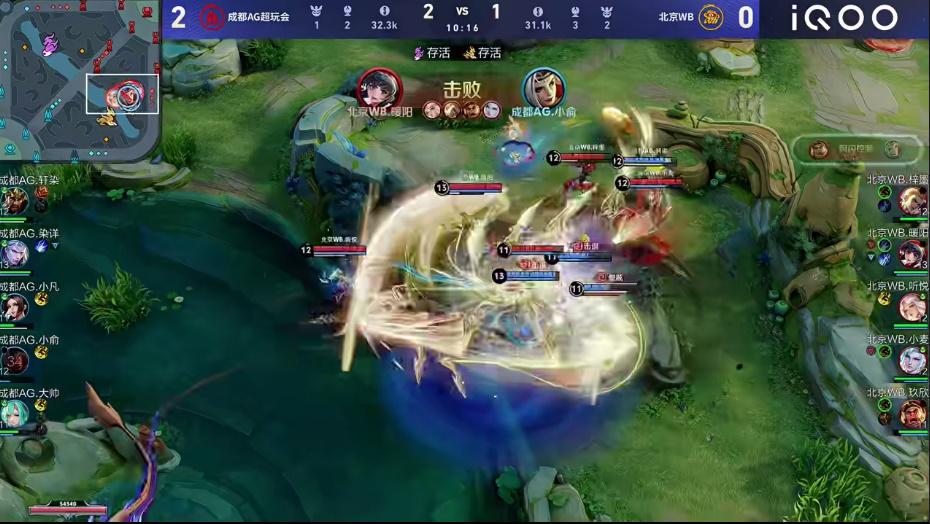Pick 成都AG.小俞's portrait in the team list
The height and width of the screenshot is (524, 930).
click(x=14, y=360)
